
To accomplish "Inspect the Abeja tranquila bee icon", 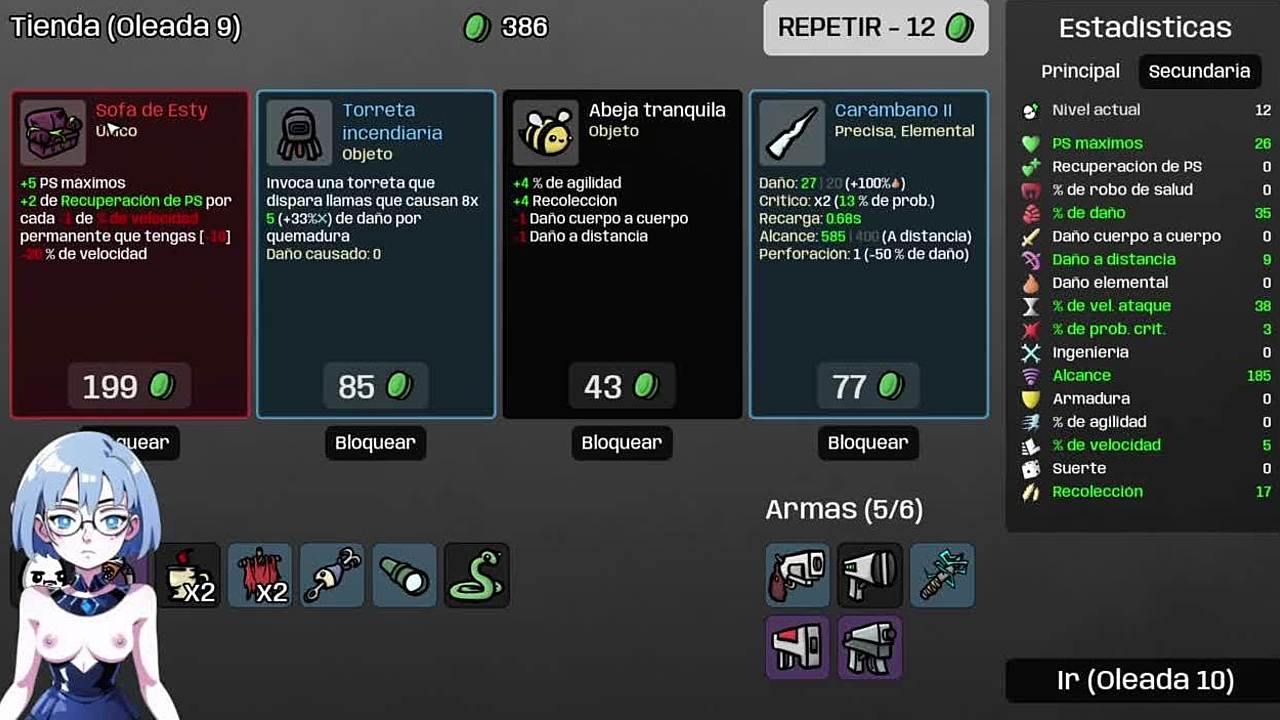I will (546, 133).
